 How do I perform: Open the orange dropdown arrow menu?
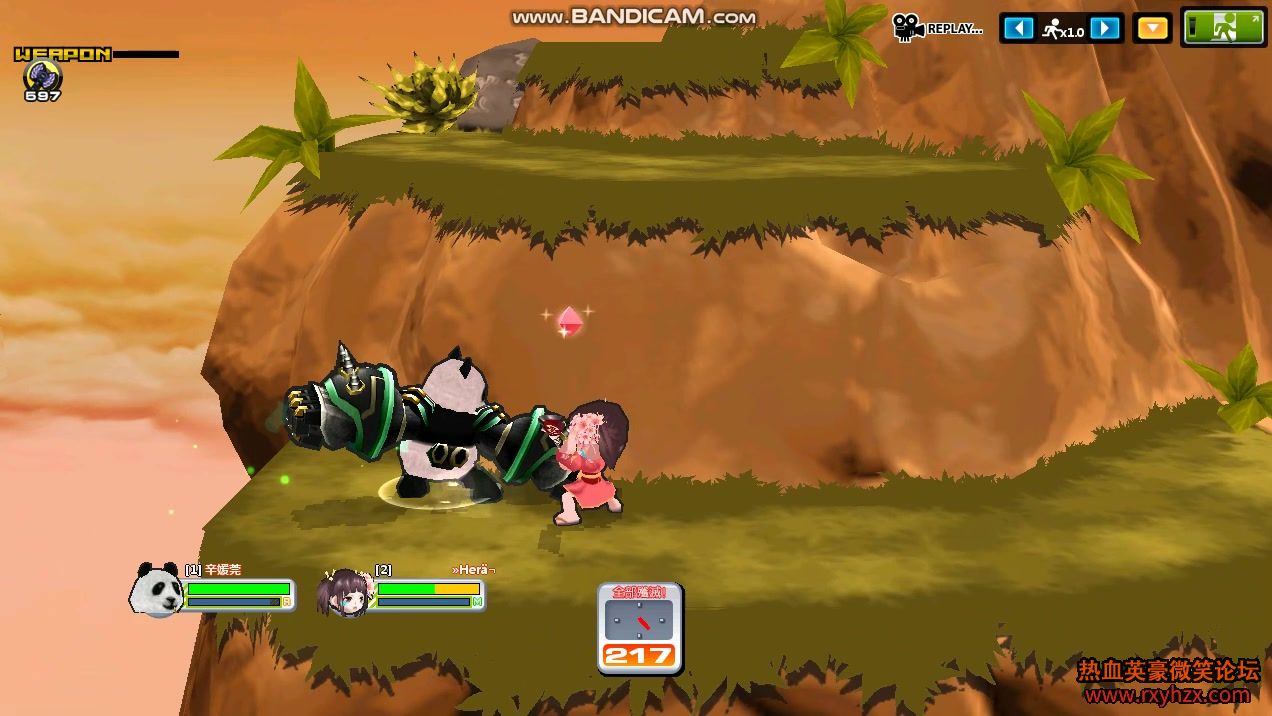coord(1153,28)
